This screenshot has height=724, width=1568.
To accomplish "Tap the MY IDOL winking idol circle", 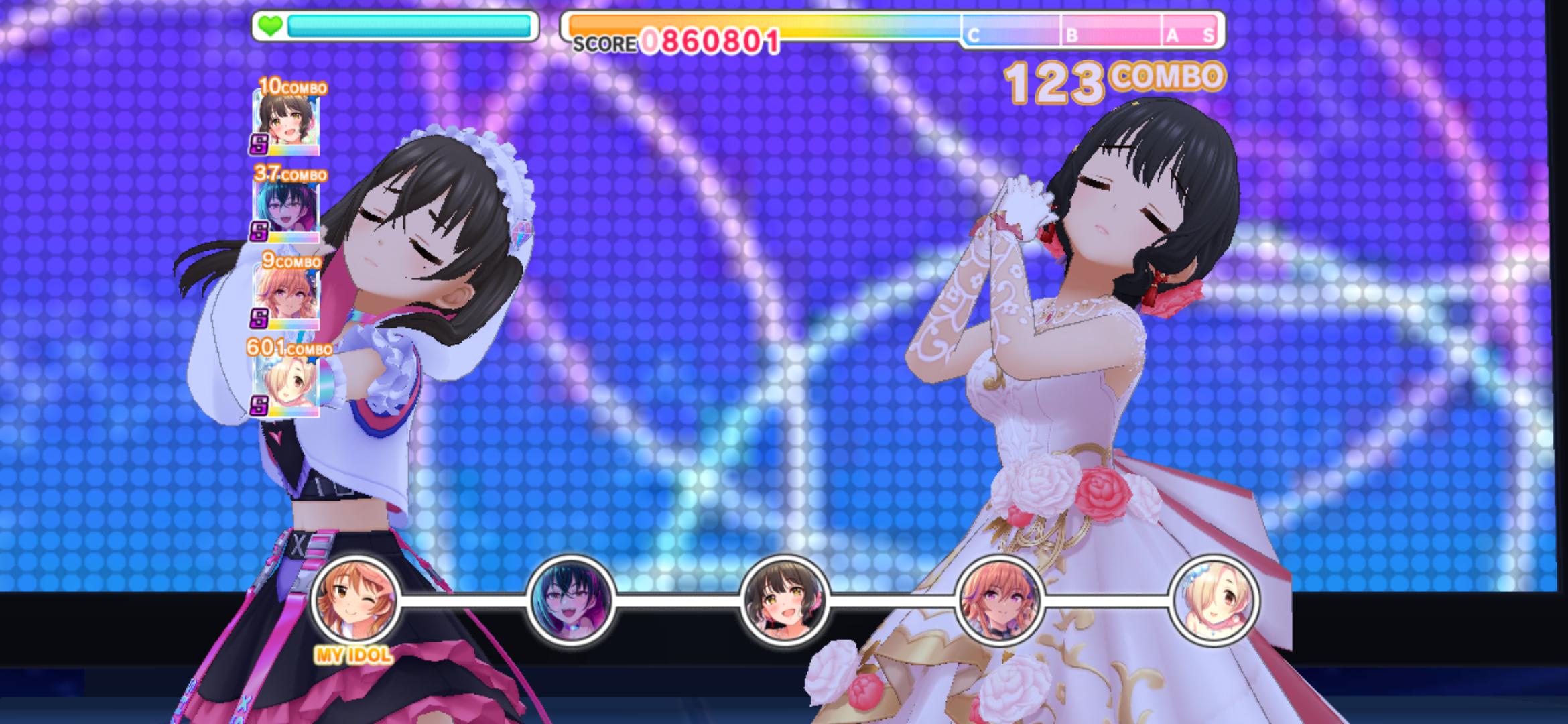I will pyautogui.click(x=355, y=600).
